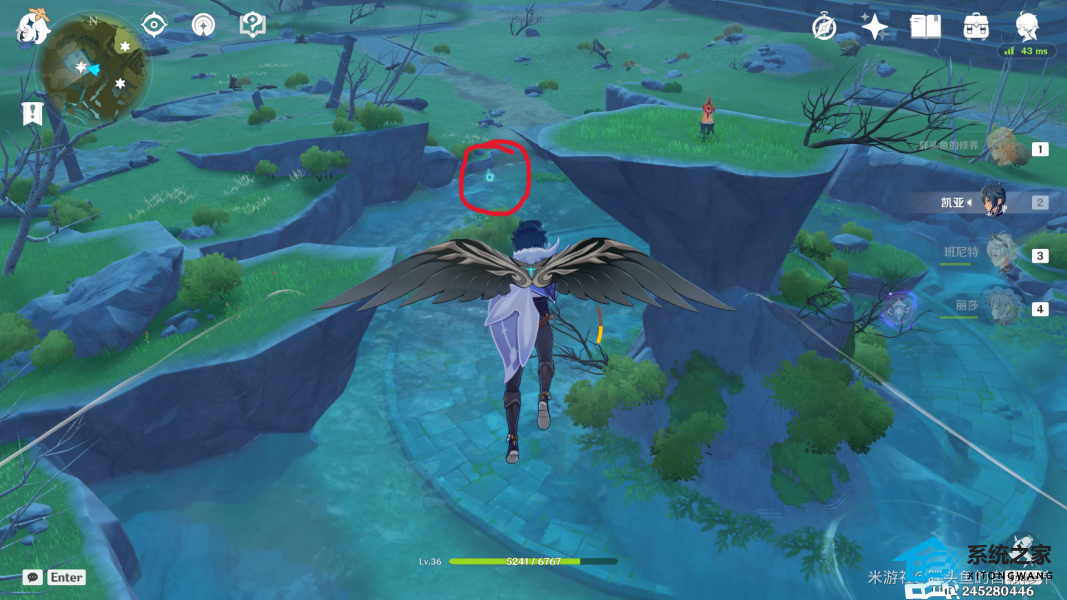Screen dimensions: 1067x600
Task: Open the events compass icon
Action: pyautogui.click(x=824, y=27)
